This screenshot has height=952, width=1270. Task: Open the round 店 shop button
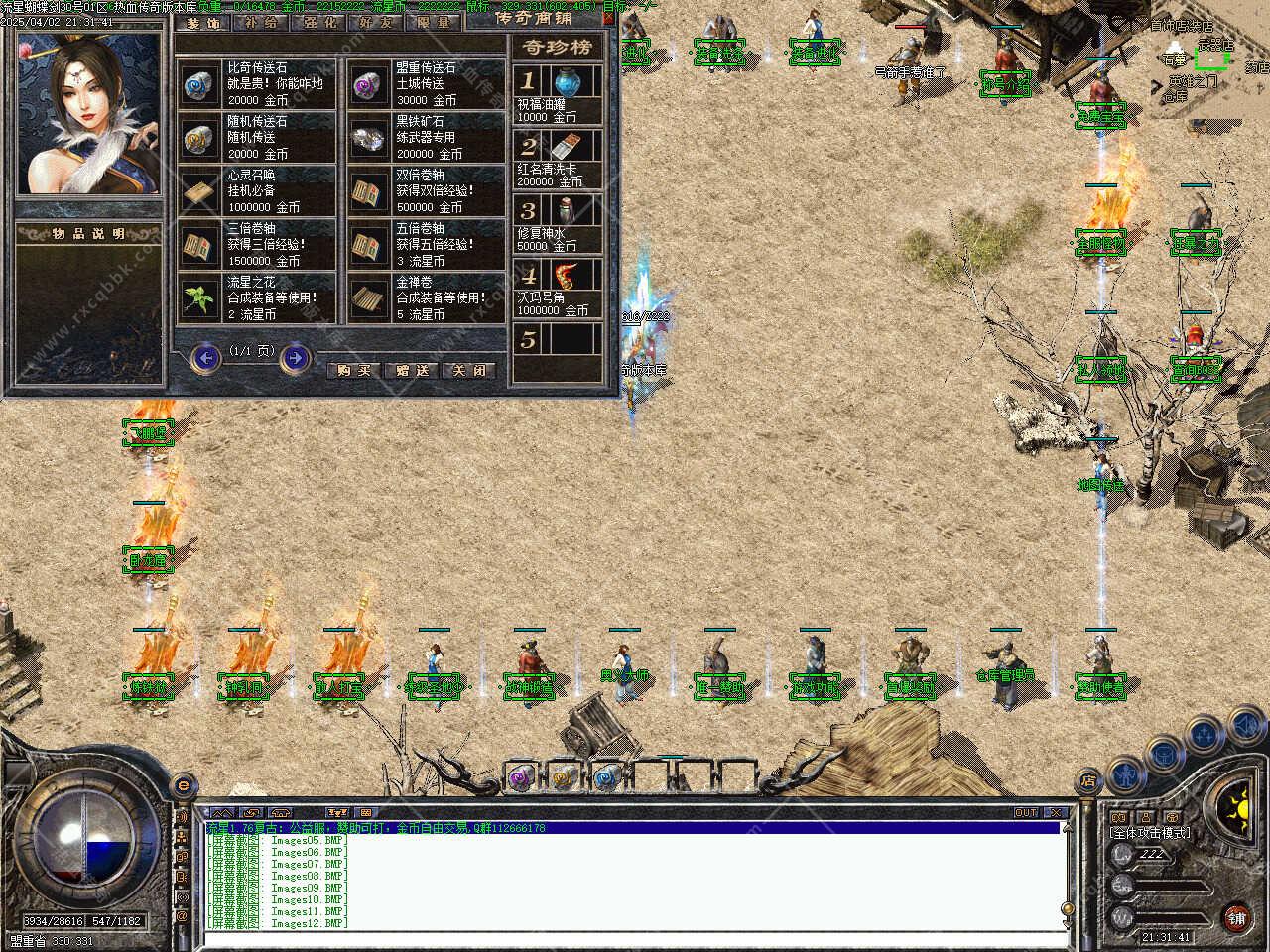click(1088, 781)
